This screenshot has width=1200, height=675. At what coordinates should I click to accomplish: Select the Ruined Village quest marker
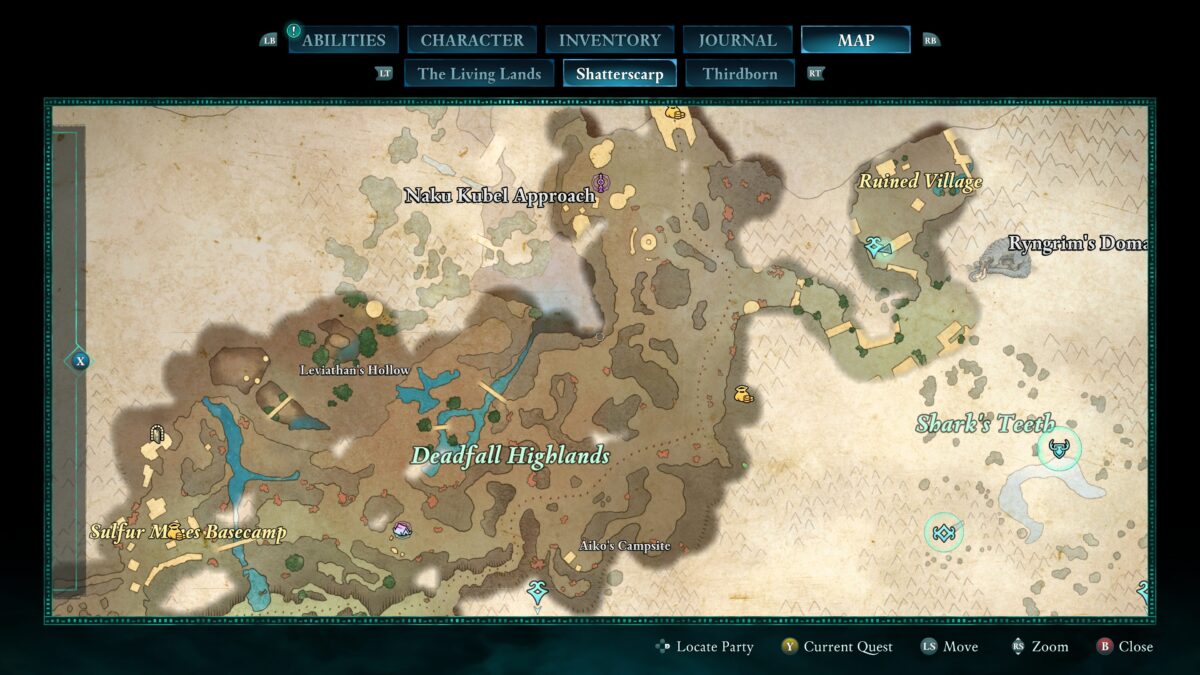[x=877, y=246]
